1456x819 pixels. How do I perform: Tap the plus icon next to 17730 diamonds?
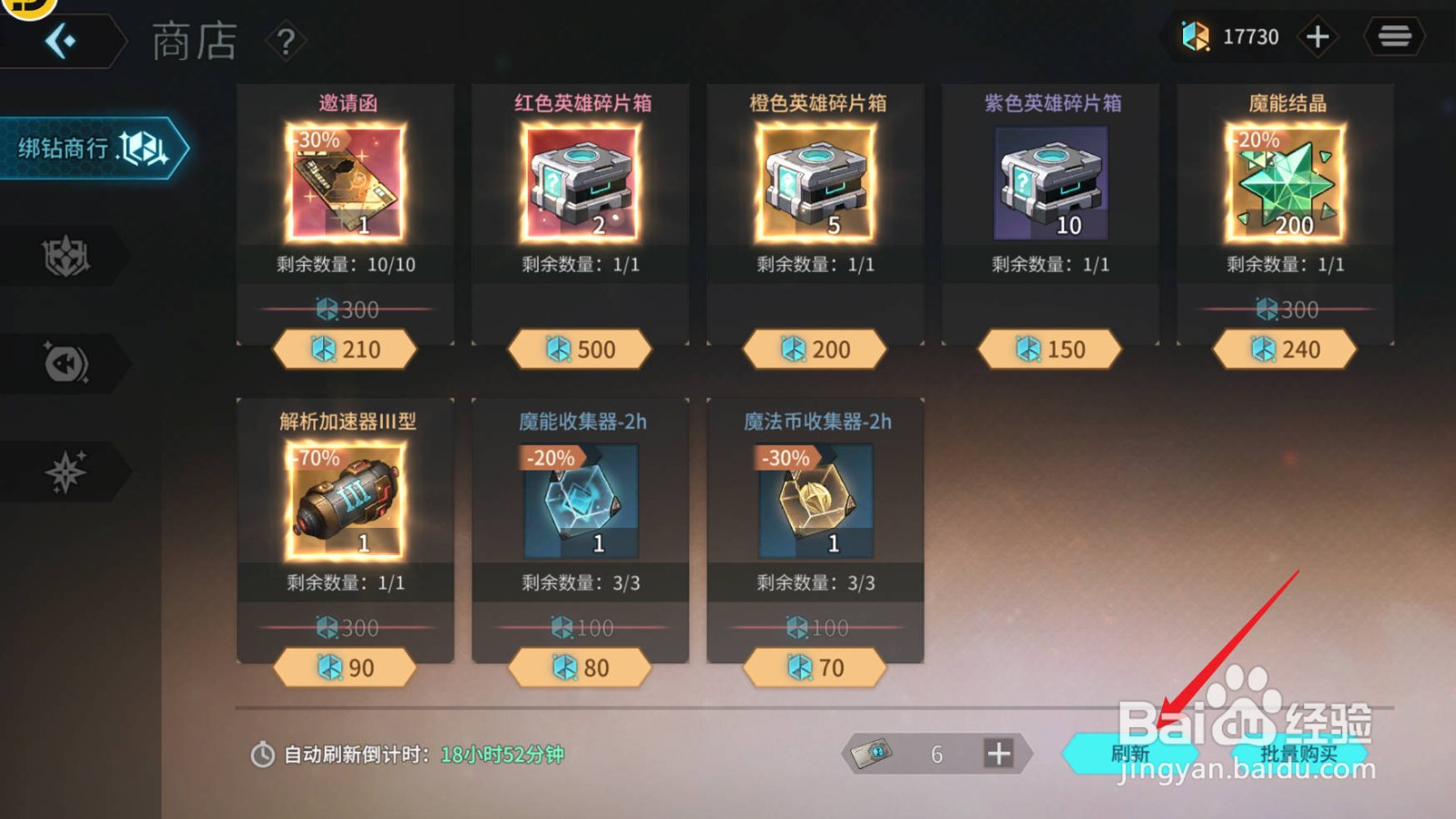pyautogui.click(x=1317, y=36)
